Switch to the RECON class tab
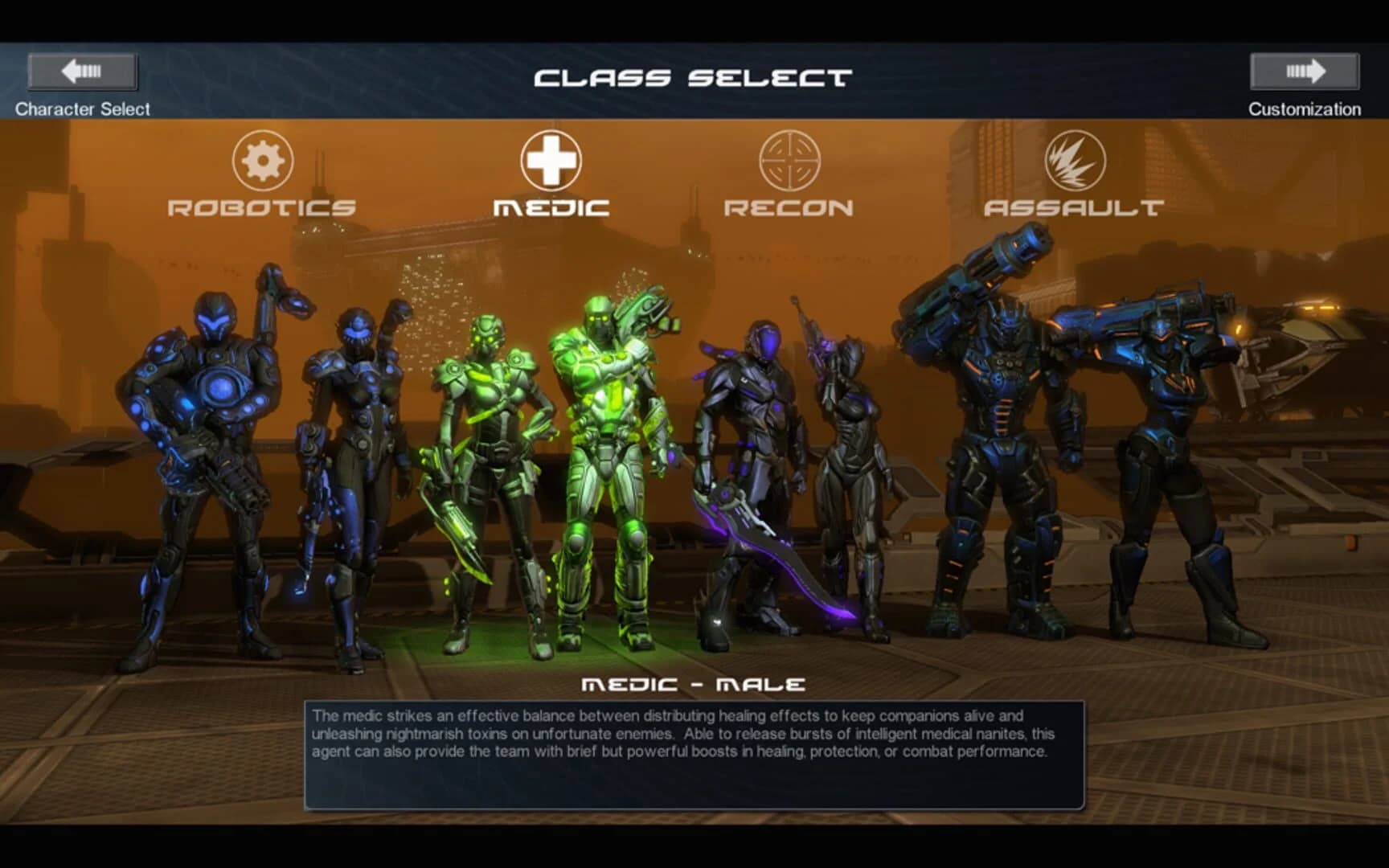The height and width of the screenshot is (868, 1389). 789,207
